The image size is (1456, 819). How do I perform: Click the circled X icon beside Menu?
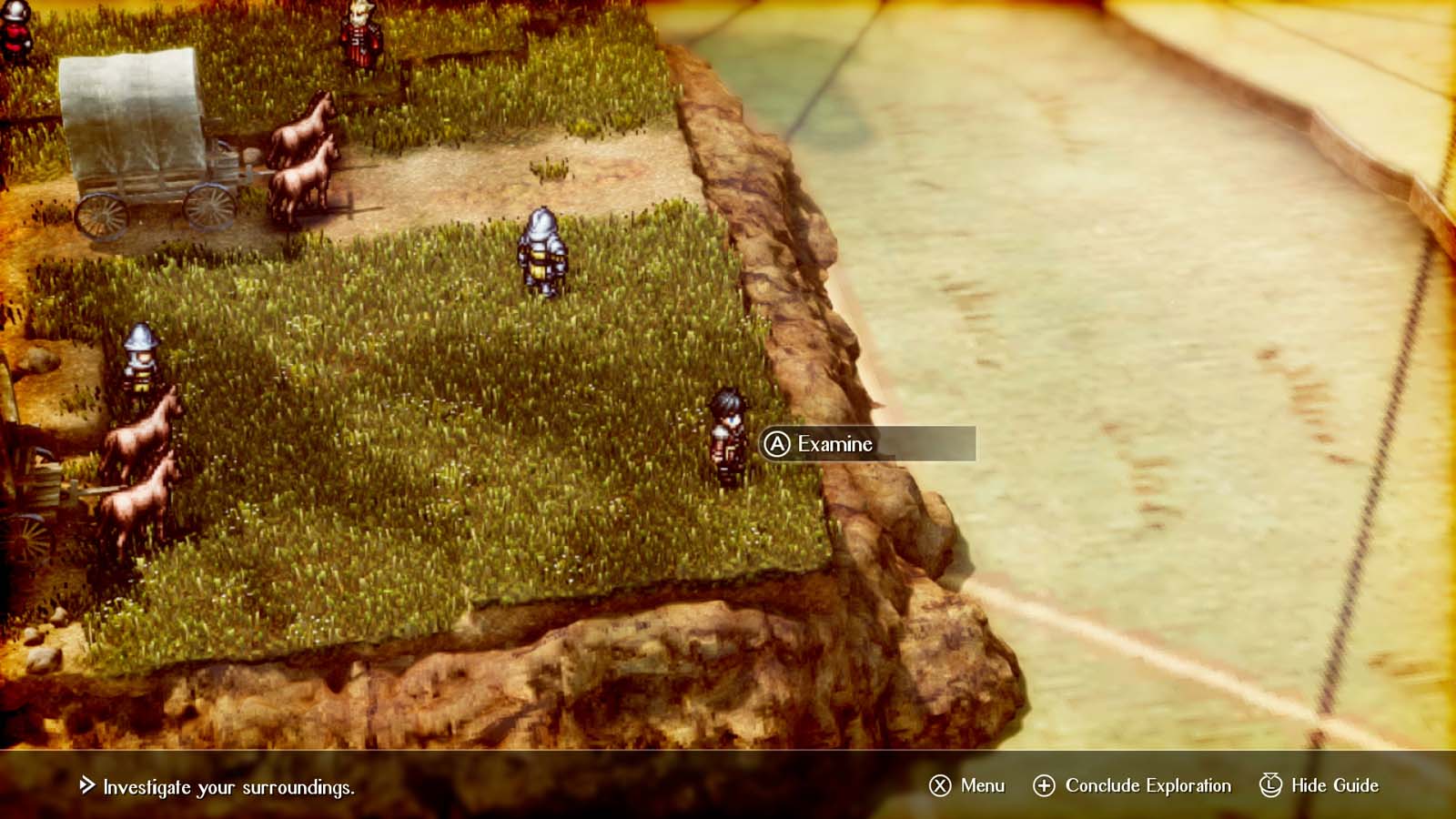click(938, 784)
